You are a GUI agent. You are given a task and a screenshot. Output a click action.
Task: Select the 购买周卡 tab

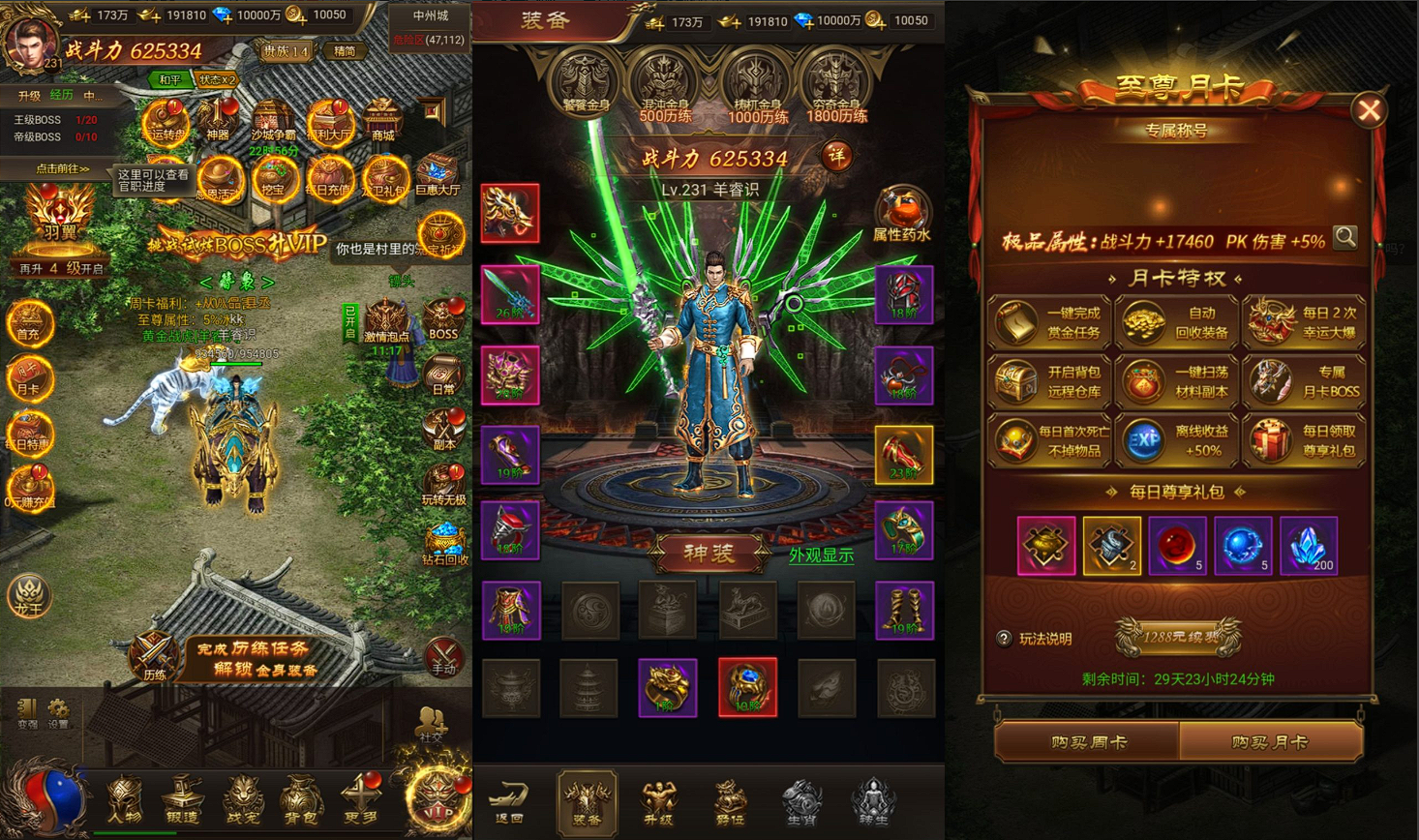[1088, 742]
